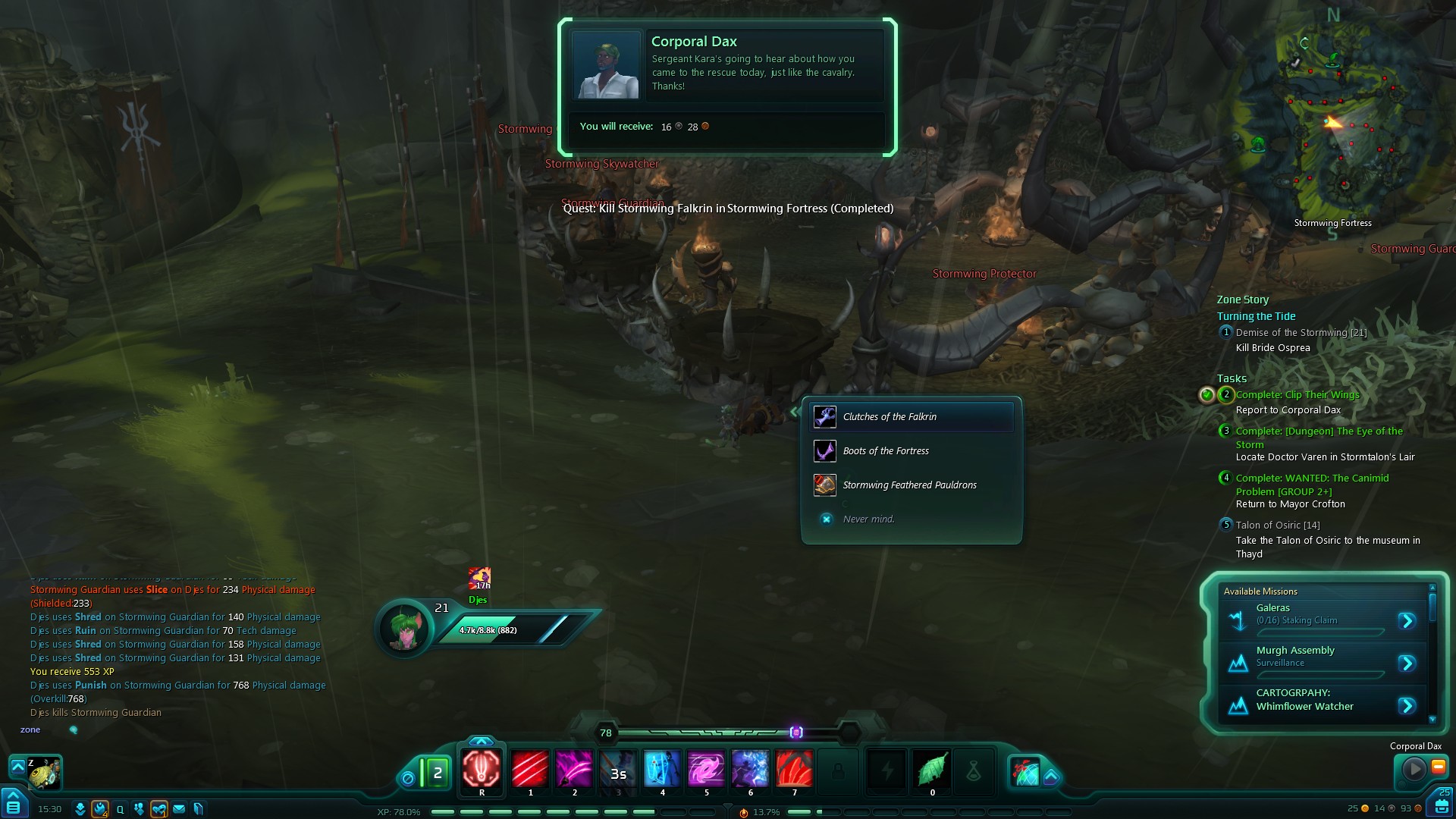Open the Murgh Assembly Surveillance mission
Viewport: 1456px width, 819px height.
(1407, 664)
